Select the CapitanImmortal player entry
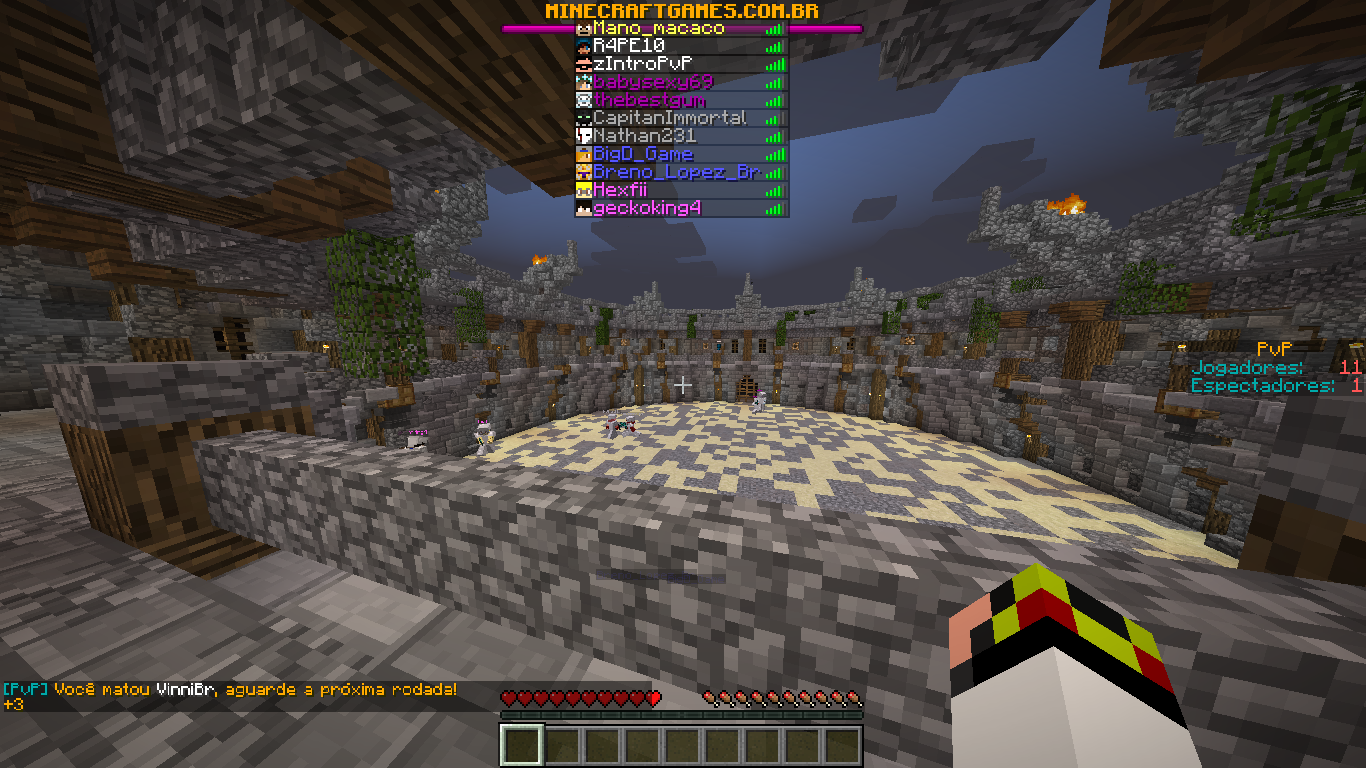Screen dimensions: 1366x768 click(x=669, y=118)
